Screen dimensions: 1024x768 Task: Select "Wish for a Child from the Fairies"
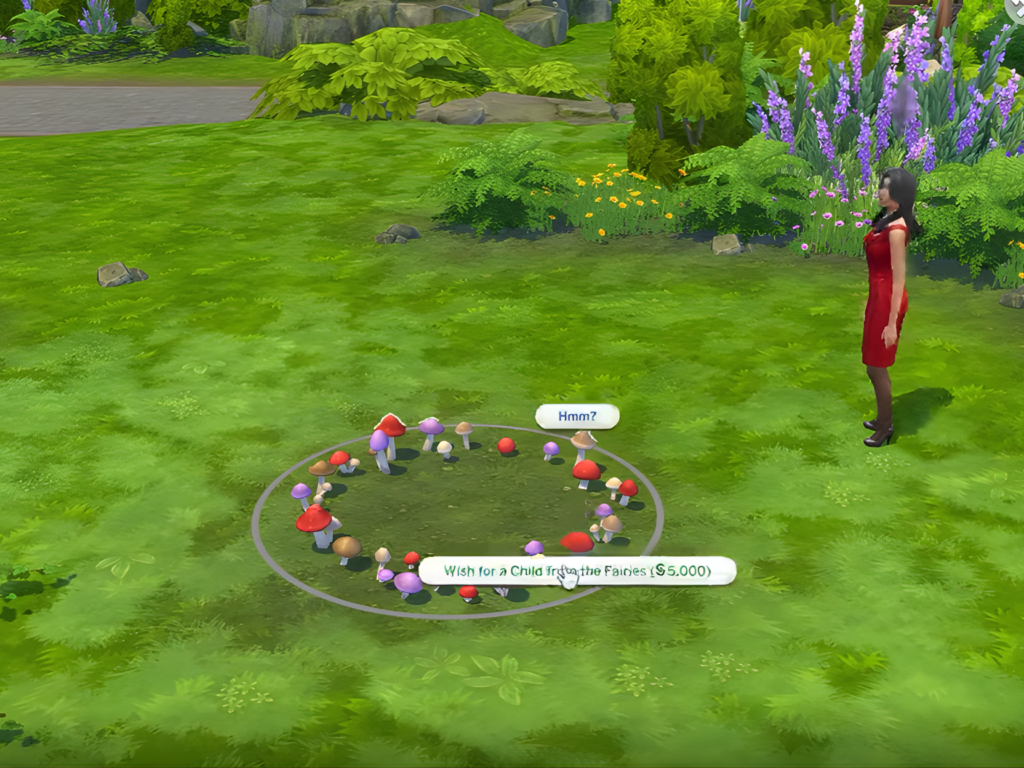pyautogui.click(x=577, y=571)
